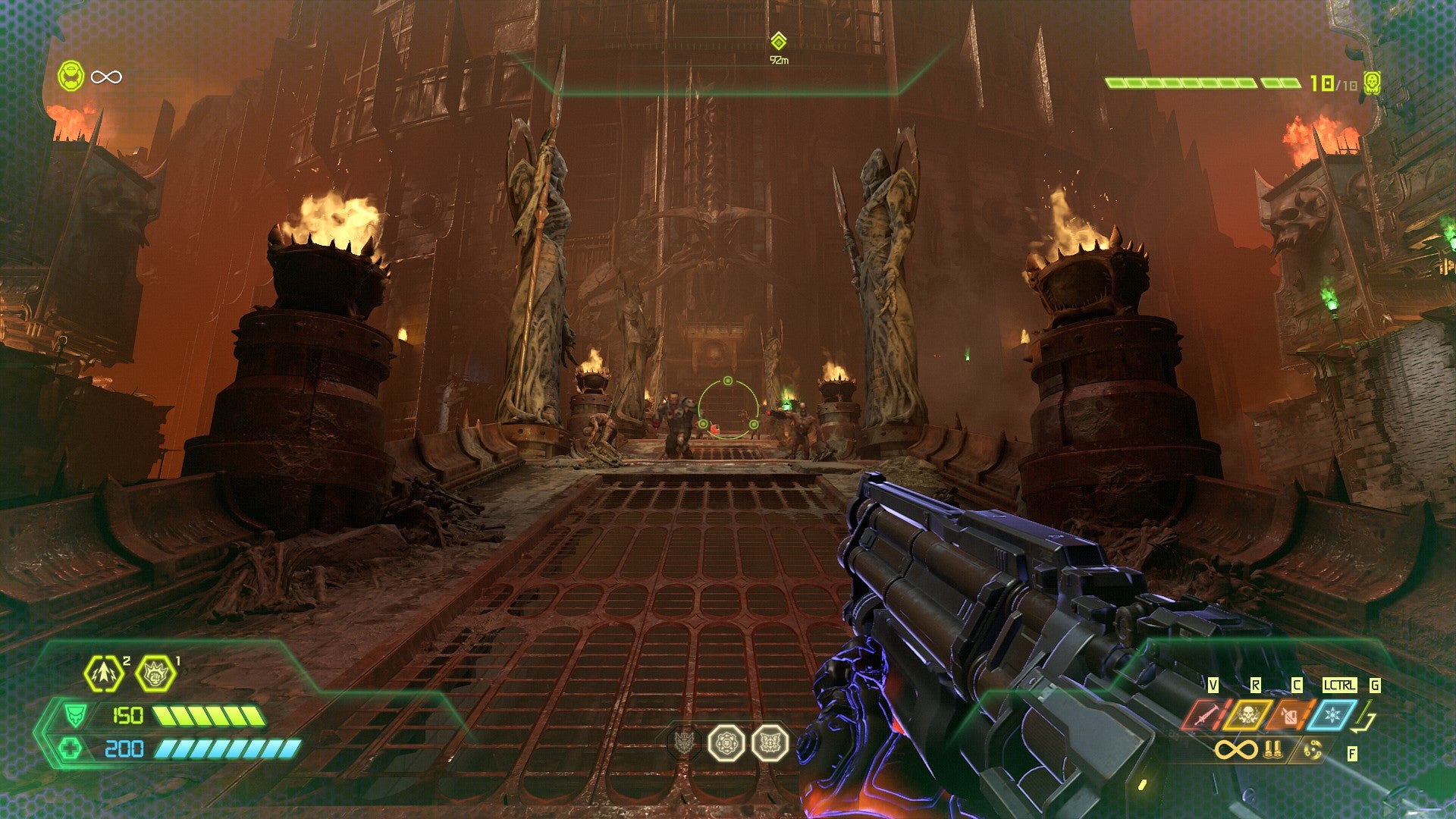
Task: Activate the orange Flame Belch icon
Action: [x=1289, y=714]
